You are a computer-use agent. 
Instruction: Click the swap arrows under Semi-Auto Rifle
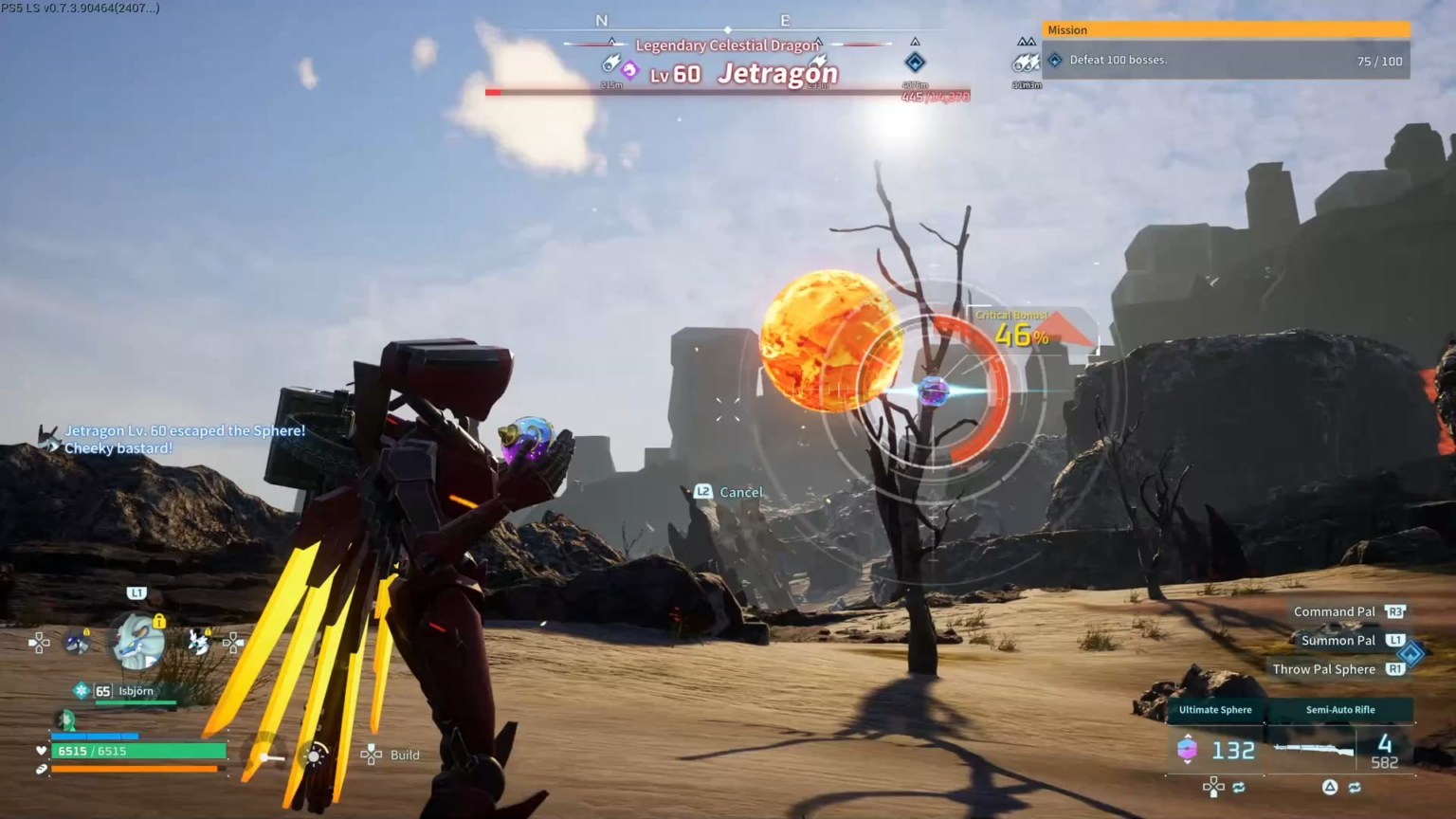click(1355, 788)
